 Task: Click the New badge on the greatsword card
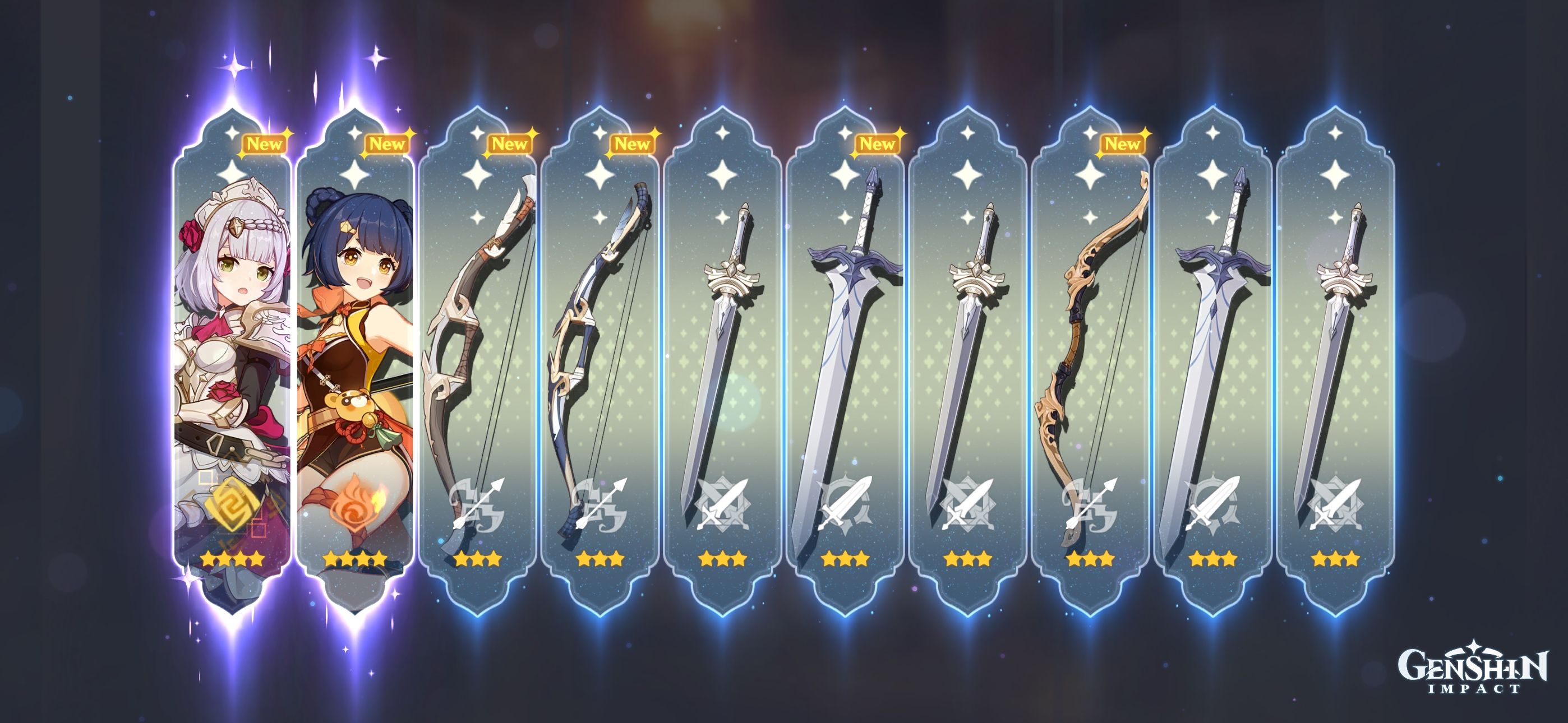[x=877, y=144]
